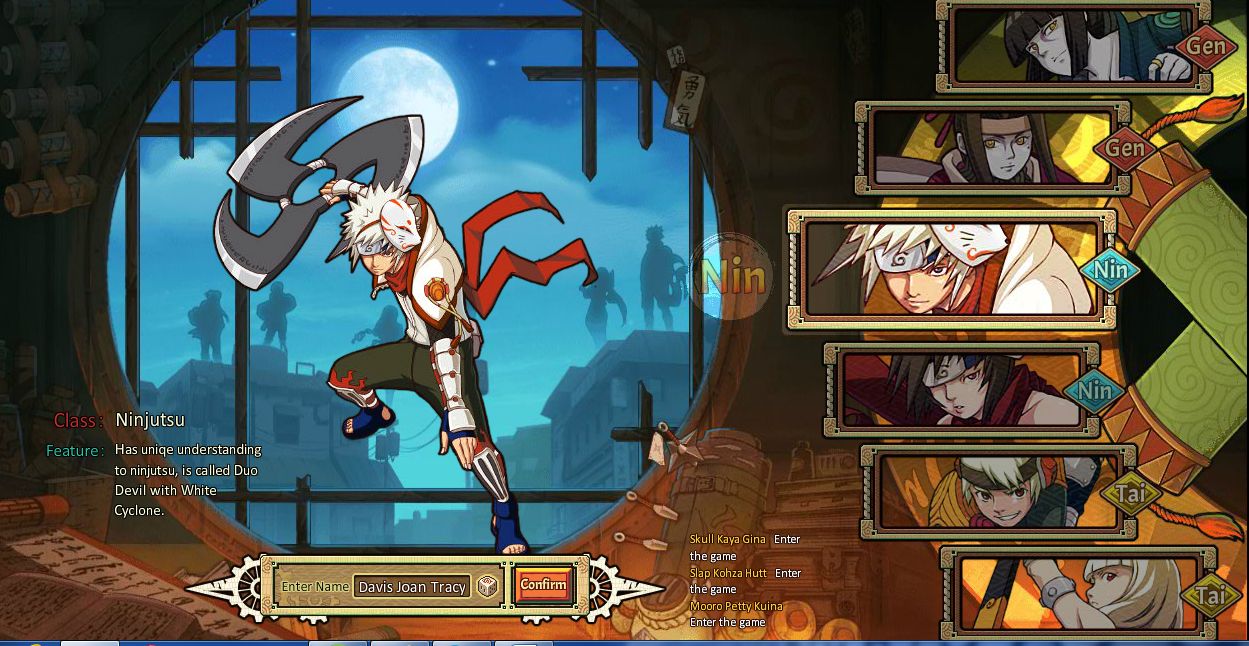Viewport: 1249px width, 646px height.
Task: Select the long-haired girl Tai portrait
Action: (1075, 594)
